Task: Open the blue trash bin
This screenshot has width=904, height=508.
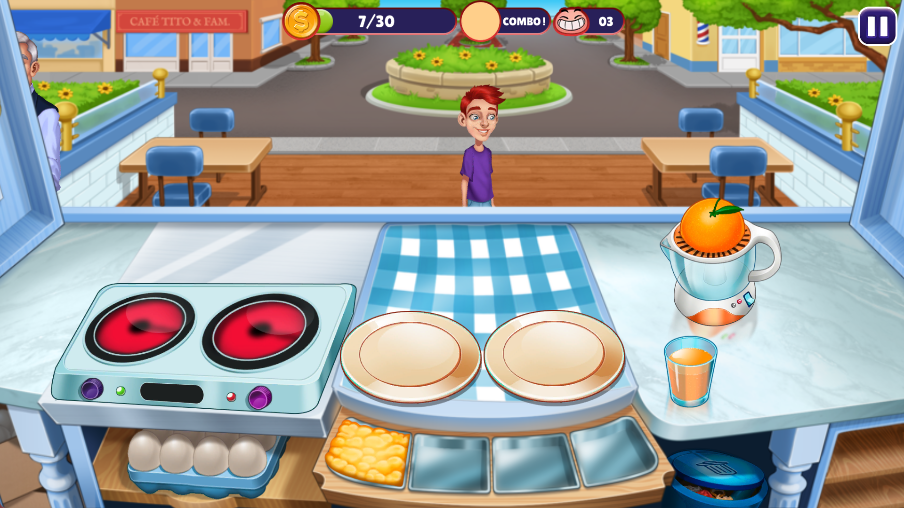Action: (x=716, y=478)
